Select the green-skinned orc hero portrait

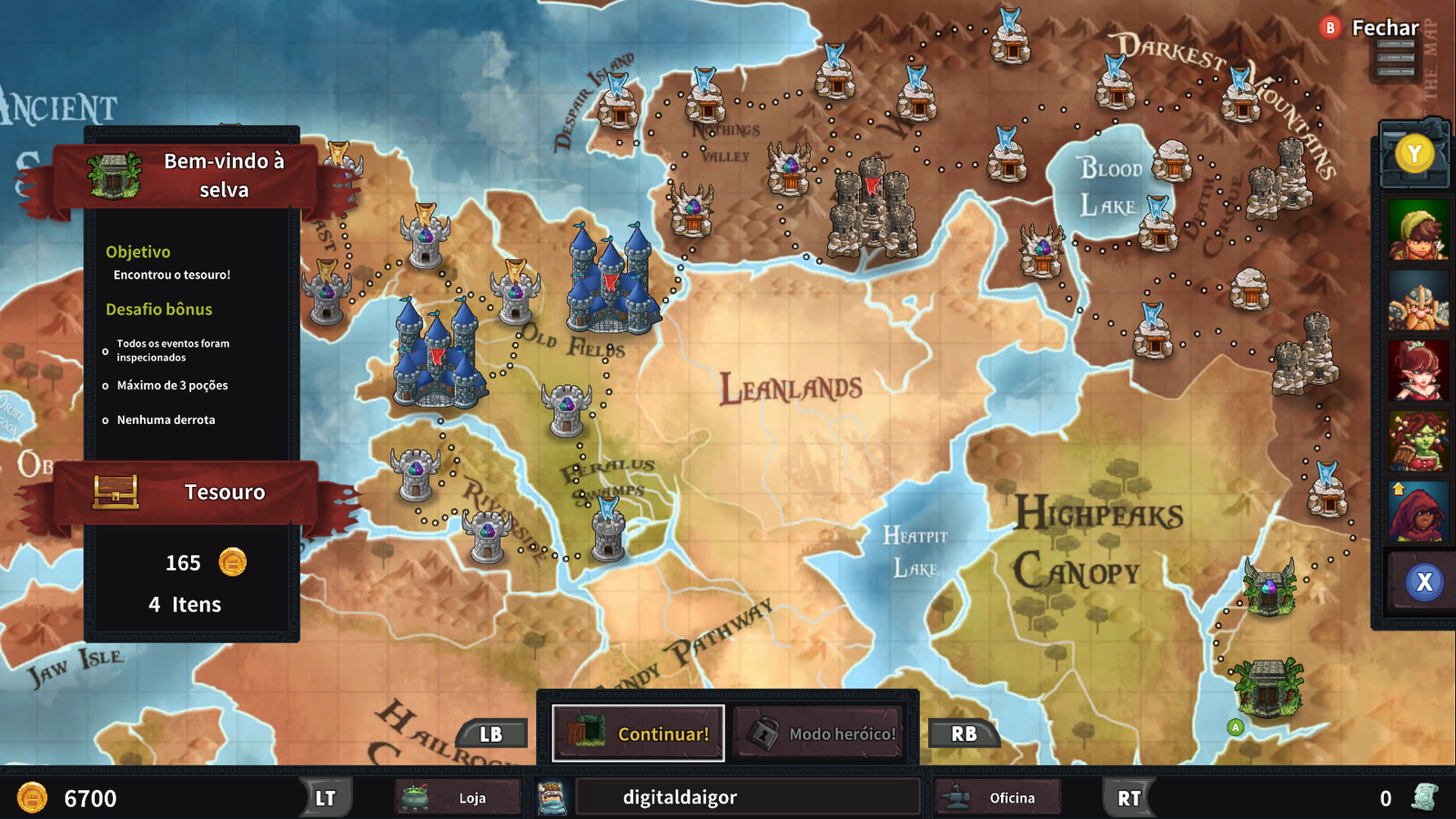coord(1418,440)
